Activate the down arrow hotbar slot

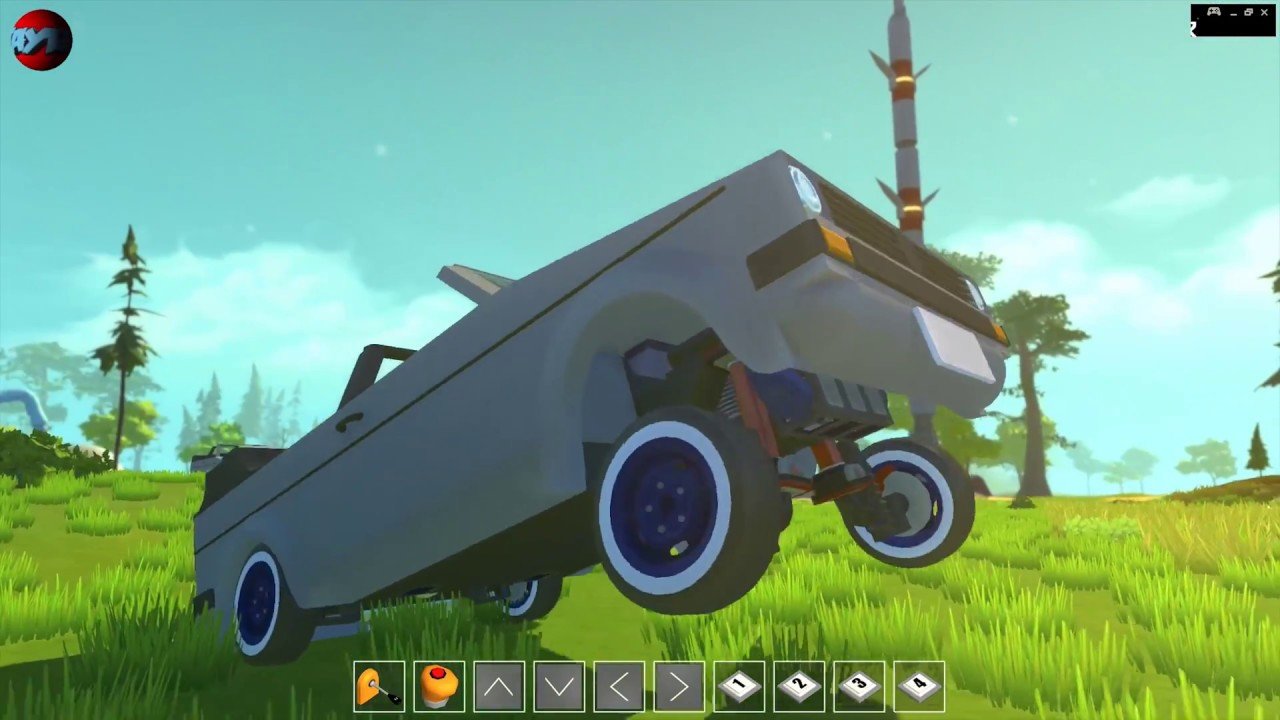click(559, 687)
